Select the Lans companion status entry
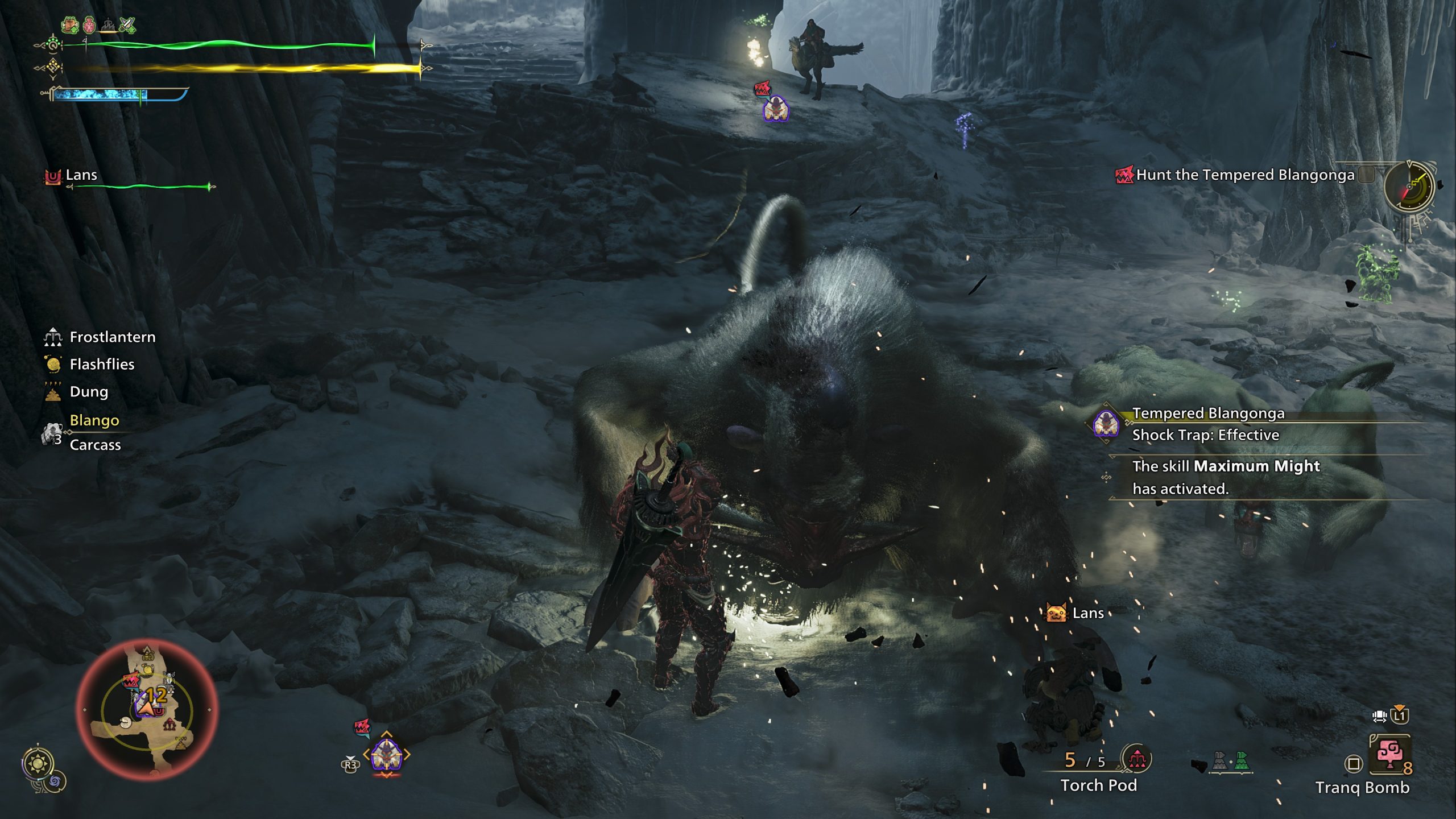Viewport: 1456px width, 819px height. [81, 175]
